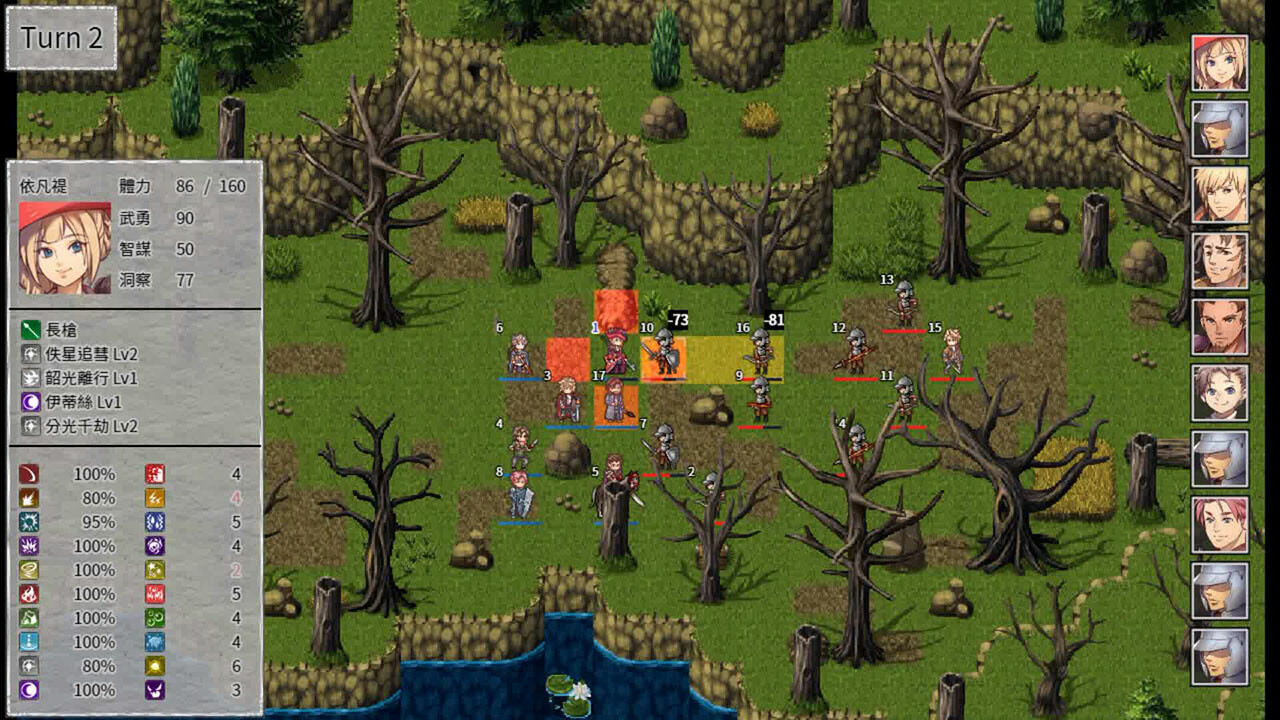This screenshot has height=720, width=1280.
Task: Select the lightning resistance icon at 95%
Action: (28, 521)
